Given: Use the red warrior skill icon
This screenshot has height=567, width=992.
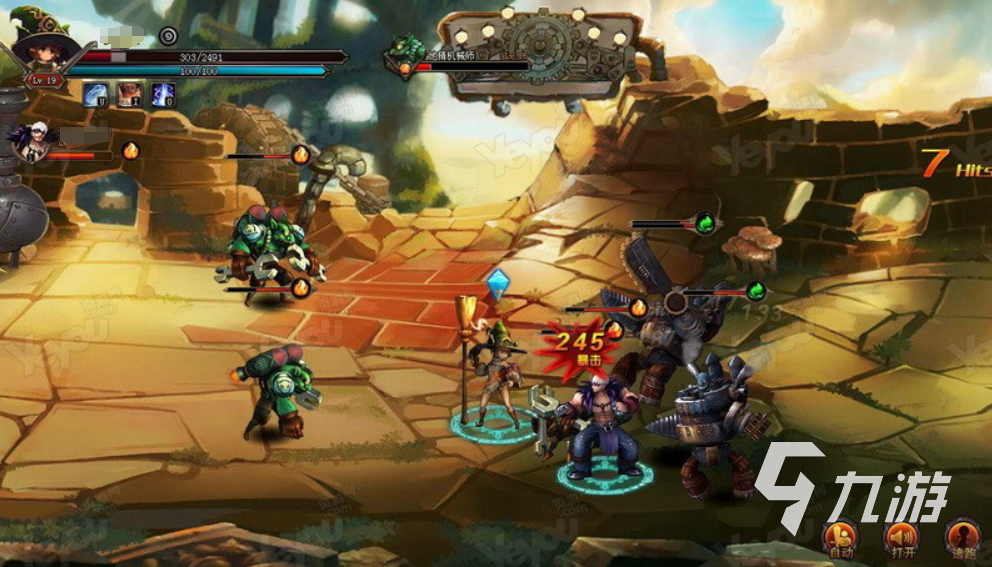Looking at the screenshot, I should tap(129, 95).
